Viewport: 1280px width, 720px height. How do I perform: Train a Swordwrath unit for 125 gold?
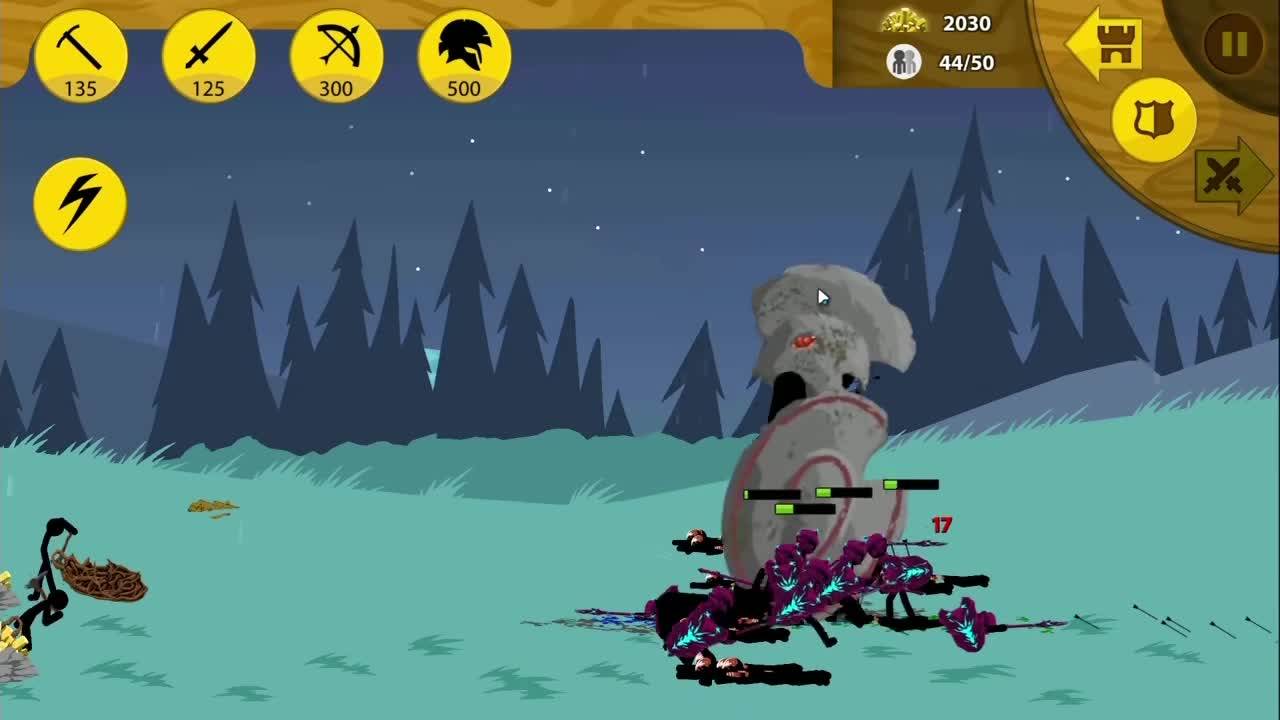click(x=208, y=56)
